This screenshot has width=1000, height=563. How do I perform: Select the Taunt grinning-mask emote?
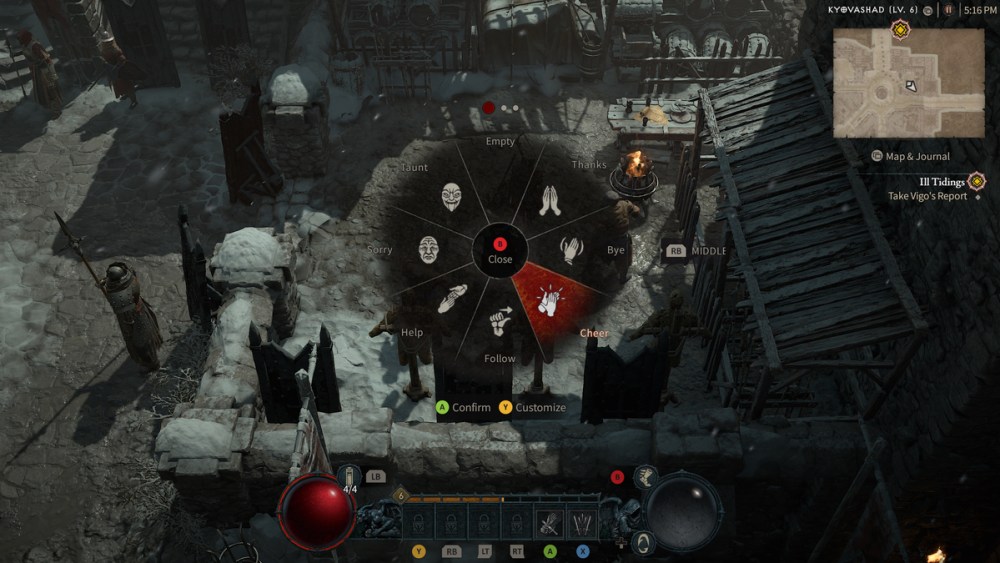(x=451, y=197)
